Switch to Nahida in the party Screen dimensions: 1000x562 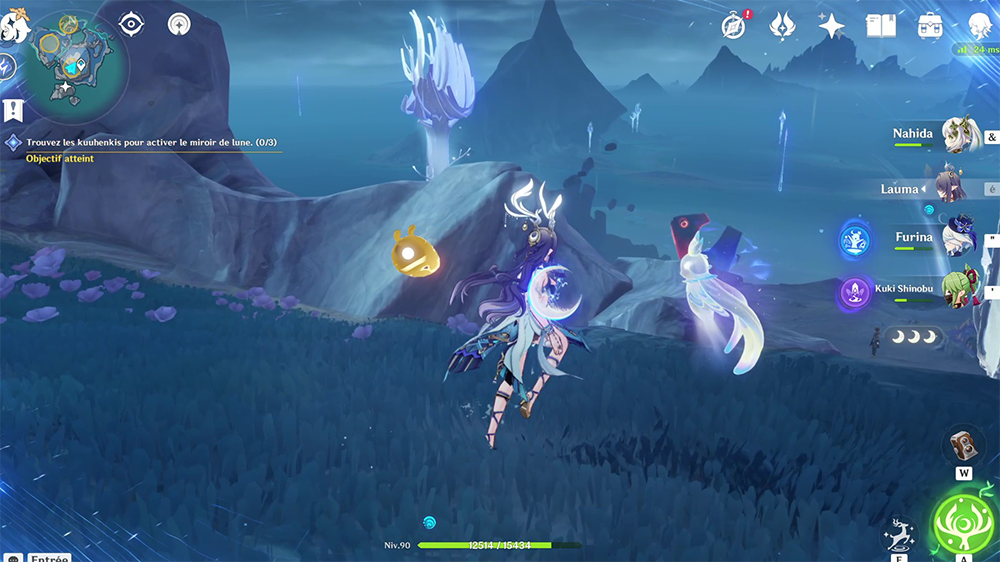pyautogui.click(x=958, y=136)
